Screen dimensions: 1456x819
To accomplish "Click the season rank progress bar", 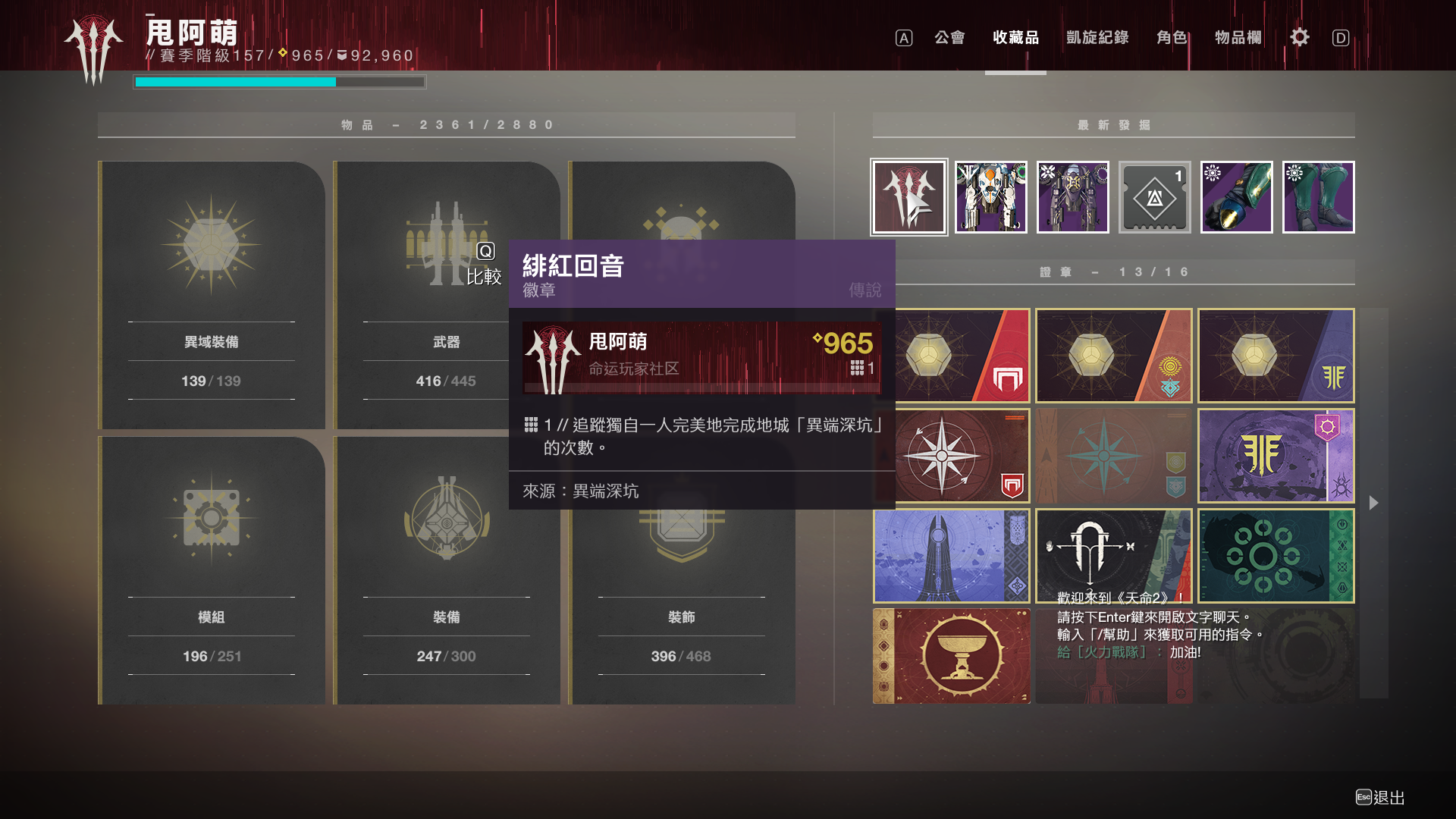I will [x=279, y=82].
